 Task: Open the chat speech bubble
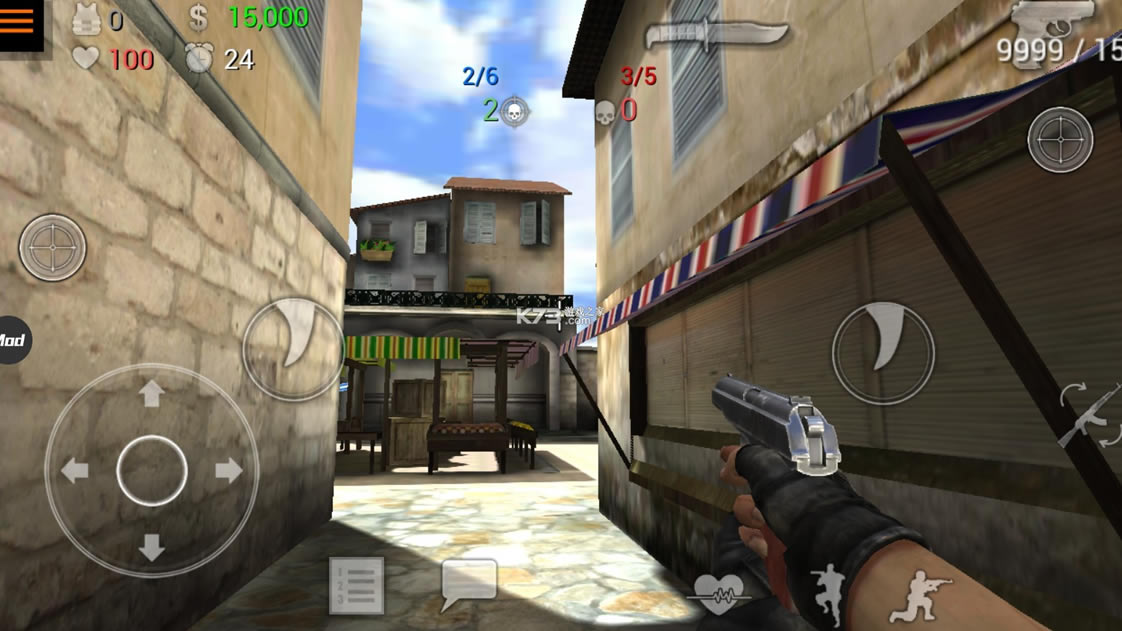(469, 583)
